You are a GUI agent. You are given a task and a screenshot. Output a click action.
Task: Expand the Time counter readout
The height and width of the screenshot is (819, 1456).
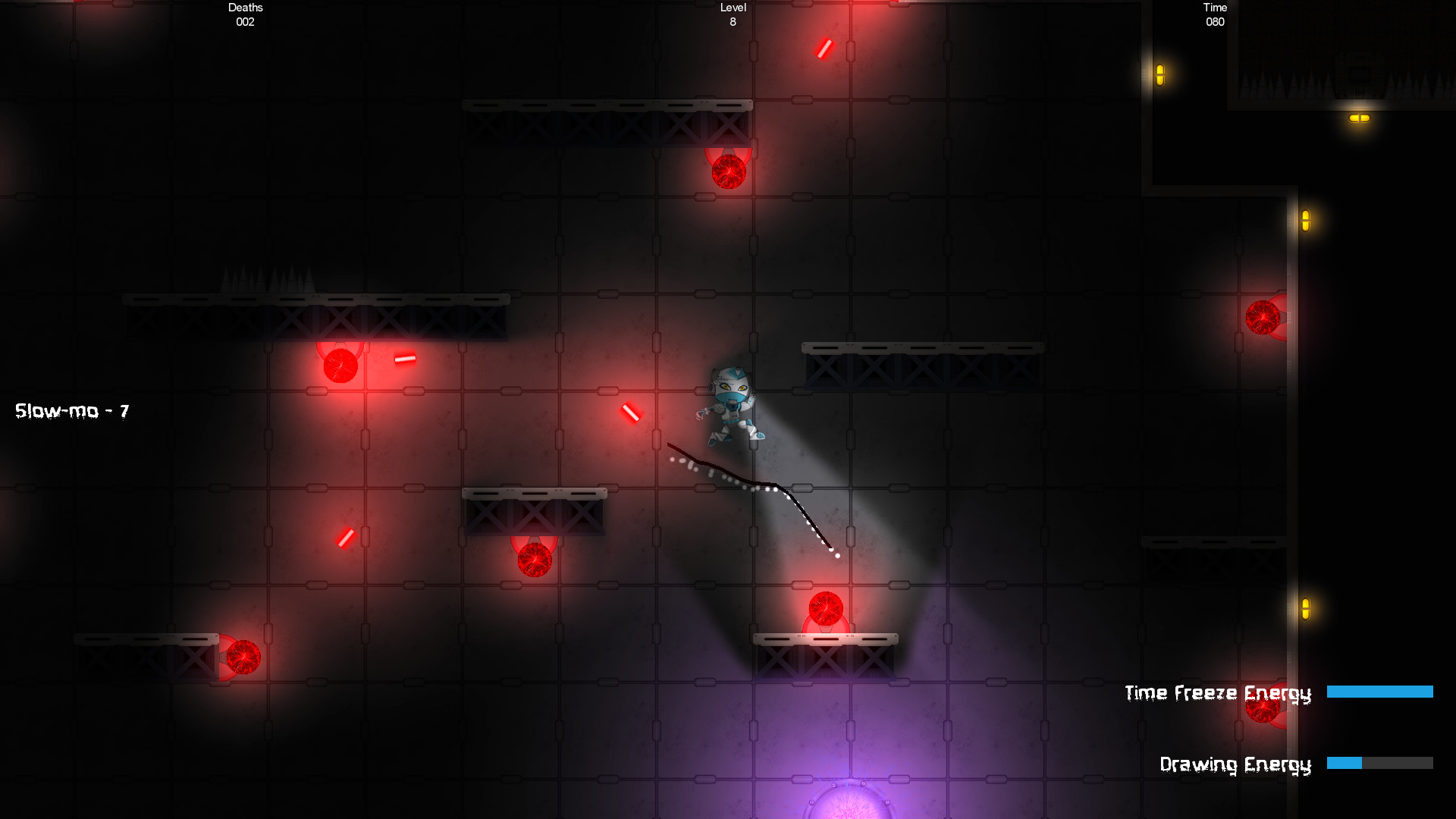1213,15
